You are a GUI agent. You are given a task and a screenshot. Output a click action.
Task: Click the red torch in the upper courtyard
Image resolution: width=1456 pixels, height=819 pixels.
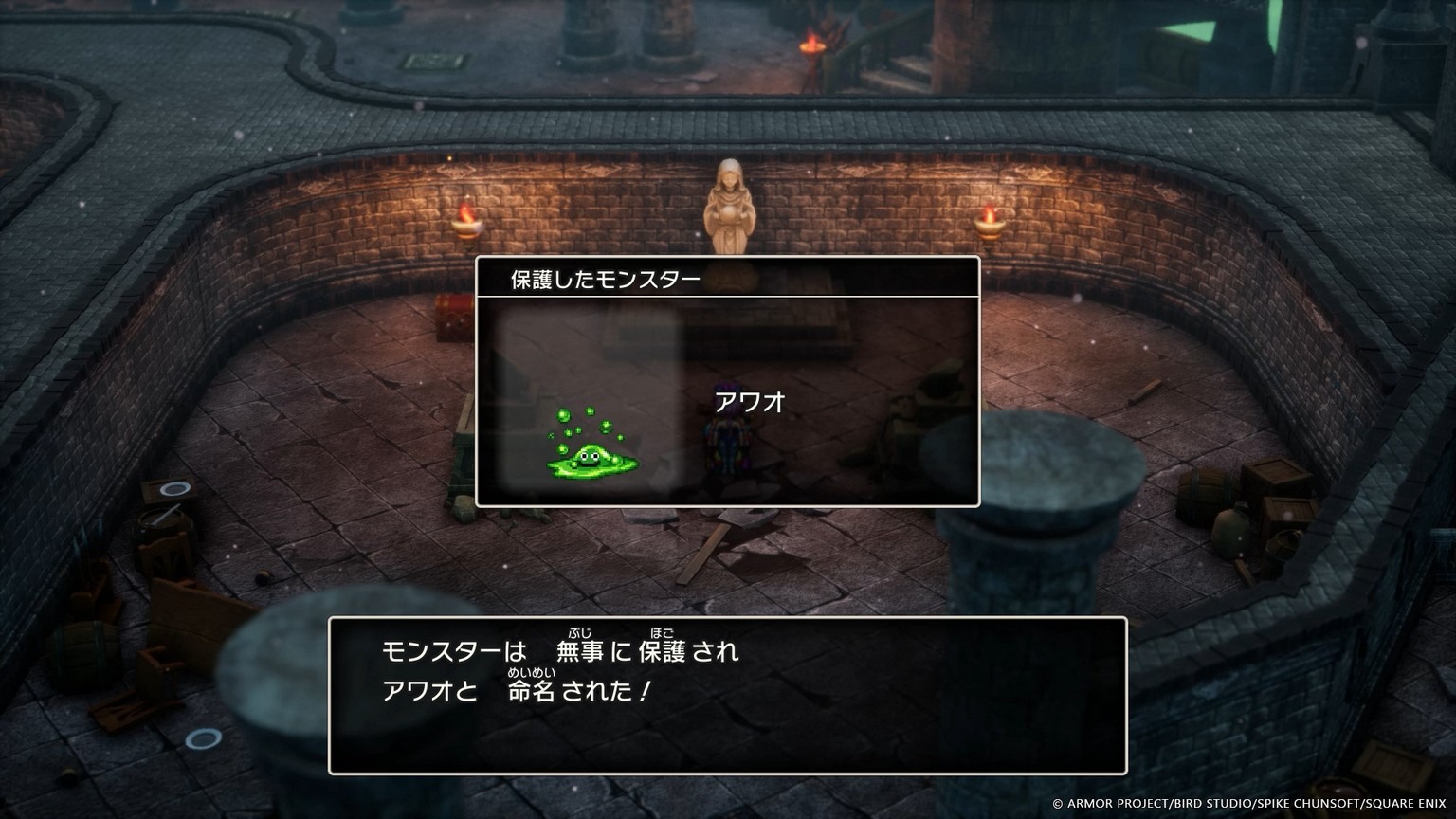[x=810, y=43]
